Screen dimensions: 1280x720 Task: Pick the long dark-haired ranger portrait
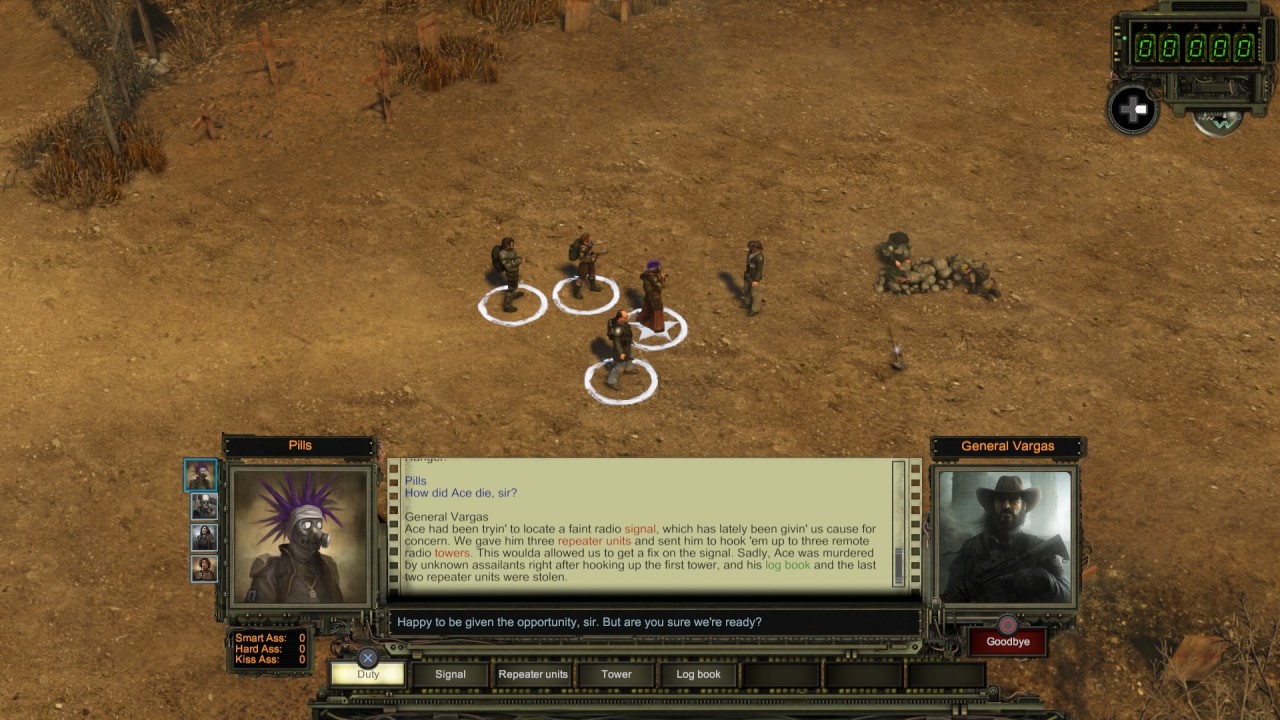204,538
